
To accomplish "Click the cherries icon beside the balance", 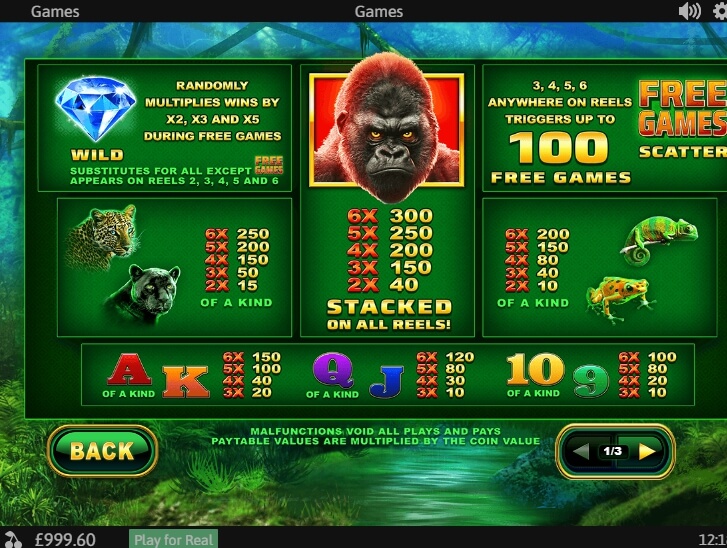I will click(12, 539).
